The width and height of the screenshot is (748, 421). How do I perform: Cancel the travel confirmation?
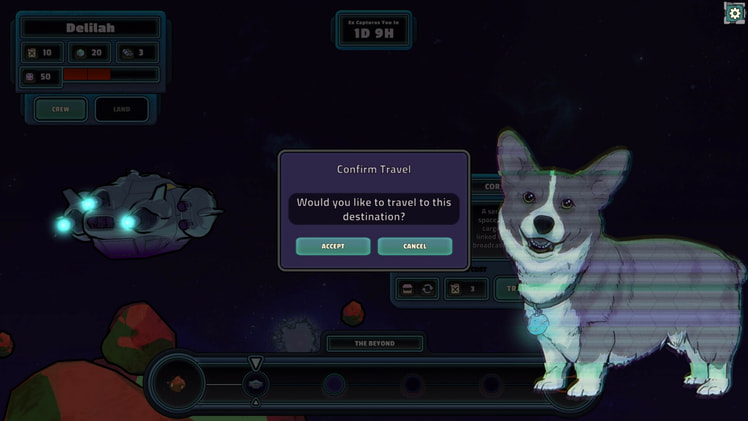coord(414,246)
